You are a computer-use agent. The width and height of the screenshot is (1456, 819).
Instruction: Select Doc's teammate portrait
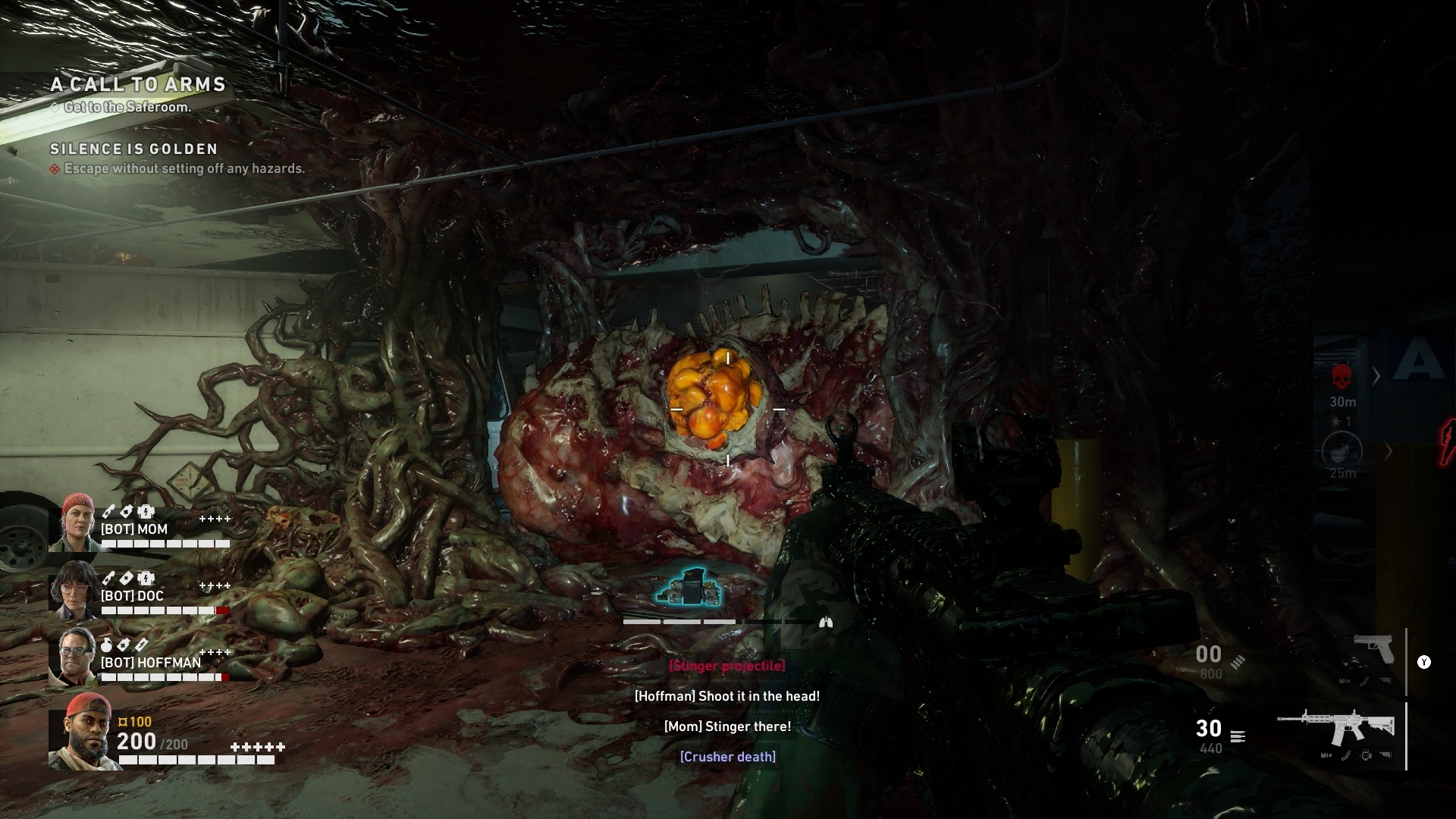pos(74,590)
